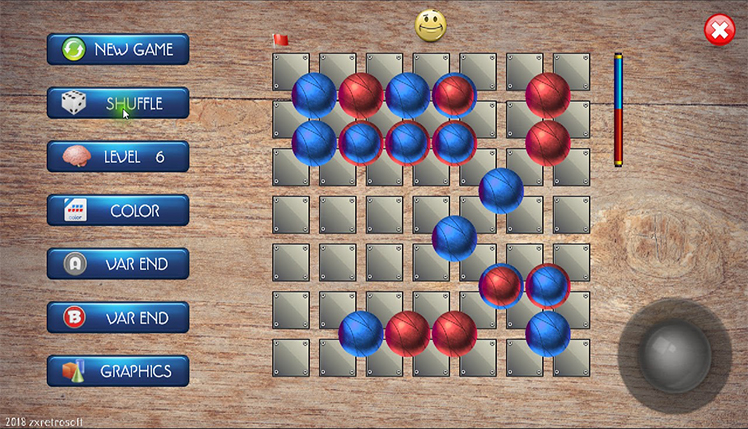Image resolution: width=748 pixels, height=429 pixels.
Task: Toggle the A Var End option
Action: [x=118, y=264]
